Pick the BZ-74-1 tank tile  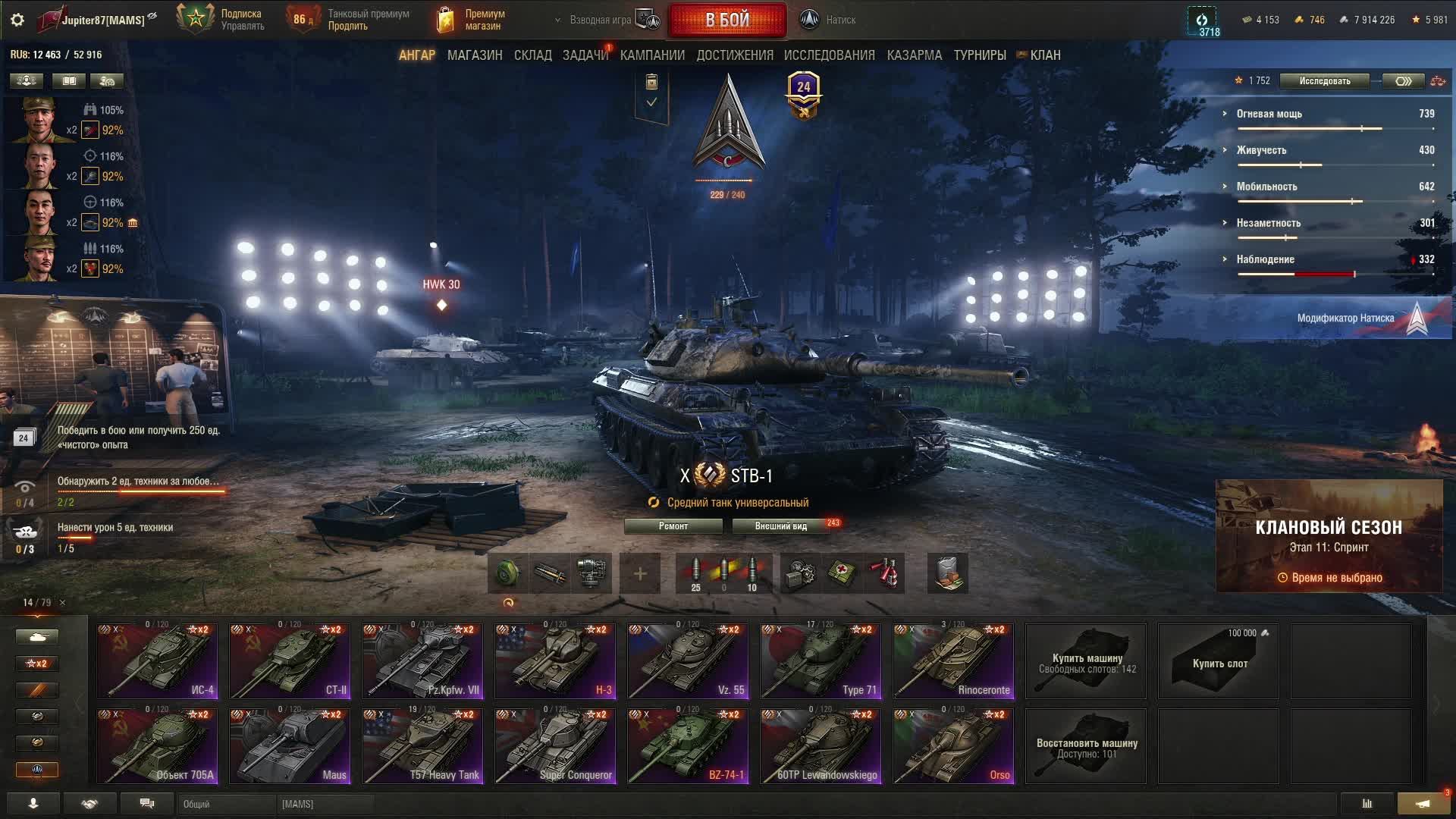pos(688,745)
